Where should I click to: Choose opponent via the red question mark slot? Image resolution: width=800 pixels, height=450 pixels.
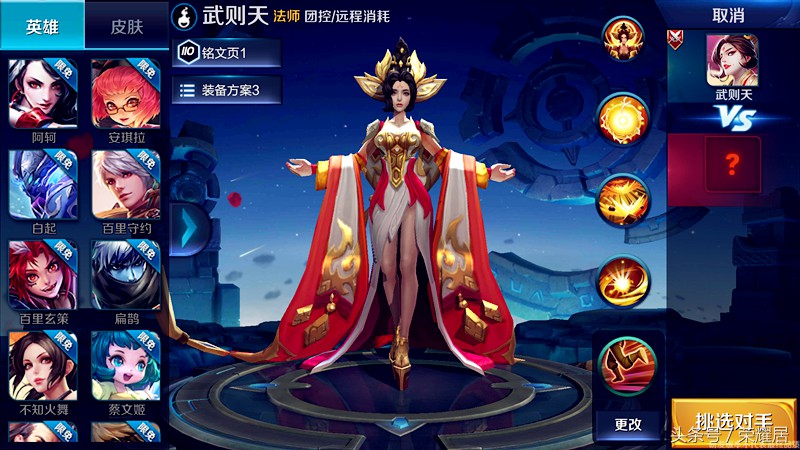(733, 161)
